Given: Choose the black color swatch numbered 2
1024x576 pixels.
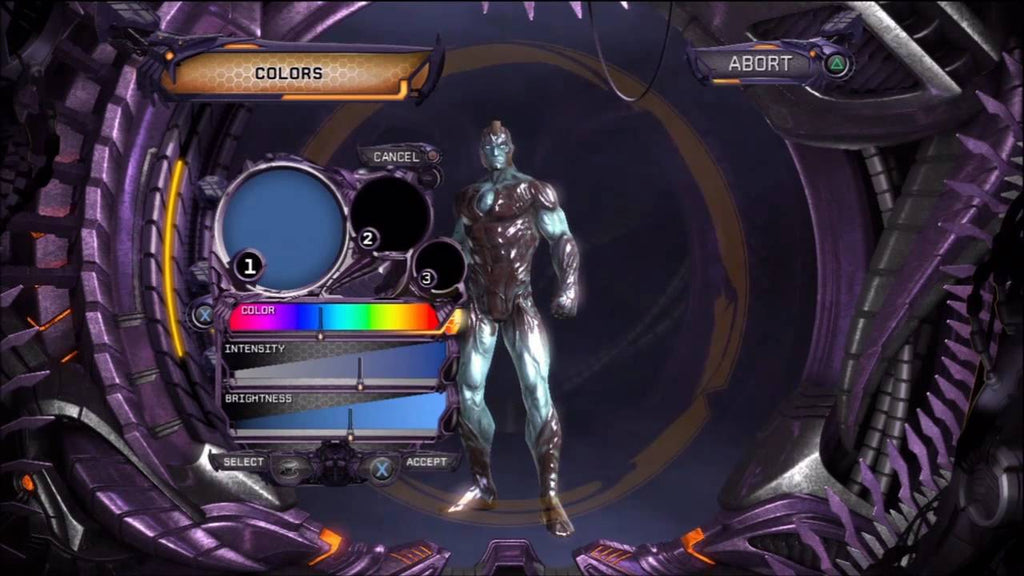Looking at the screenshot, I should point(388,210).
